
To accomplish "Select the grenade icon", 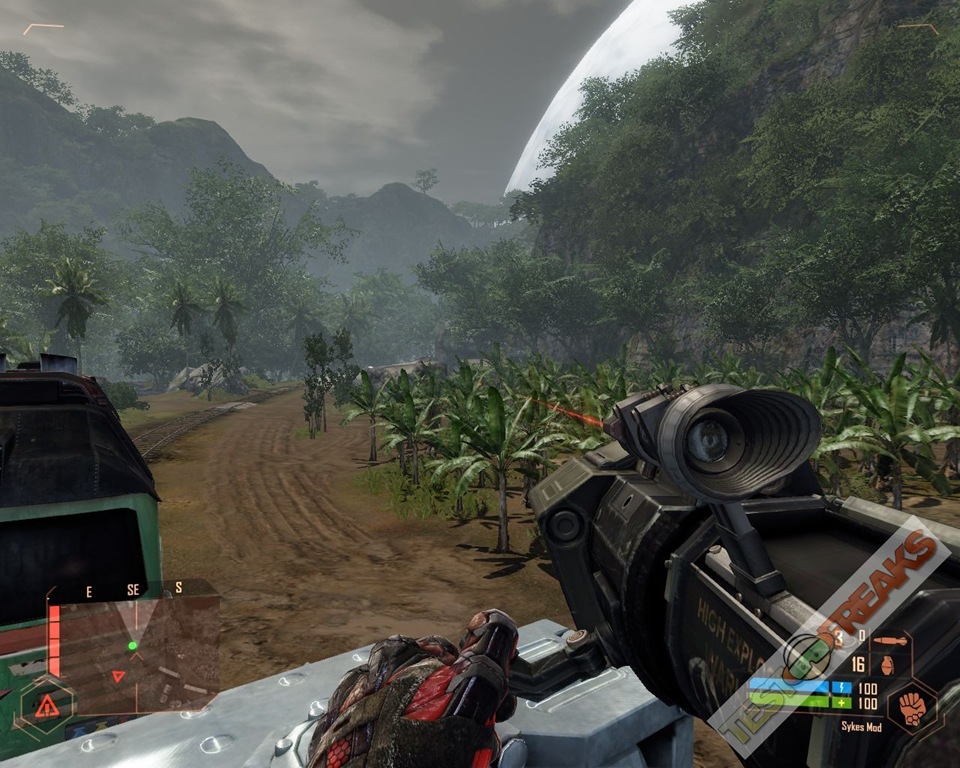I will 886,664.
